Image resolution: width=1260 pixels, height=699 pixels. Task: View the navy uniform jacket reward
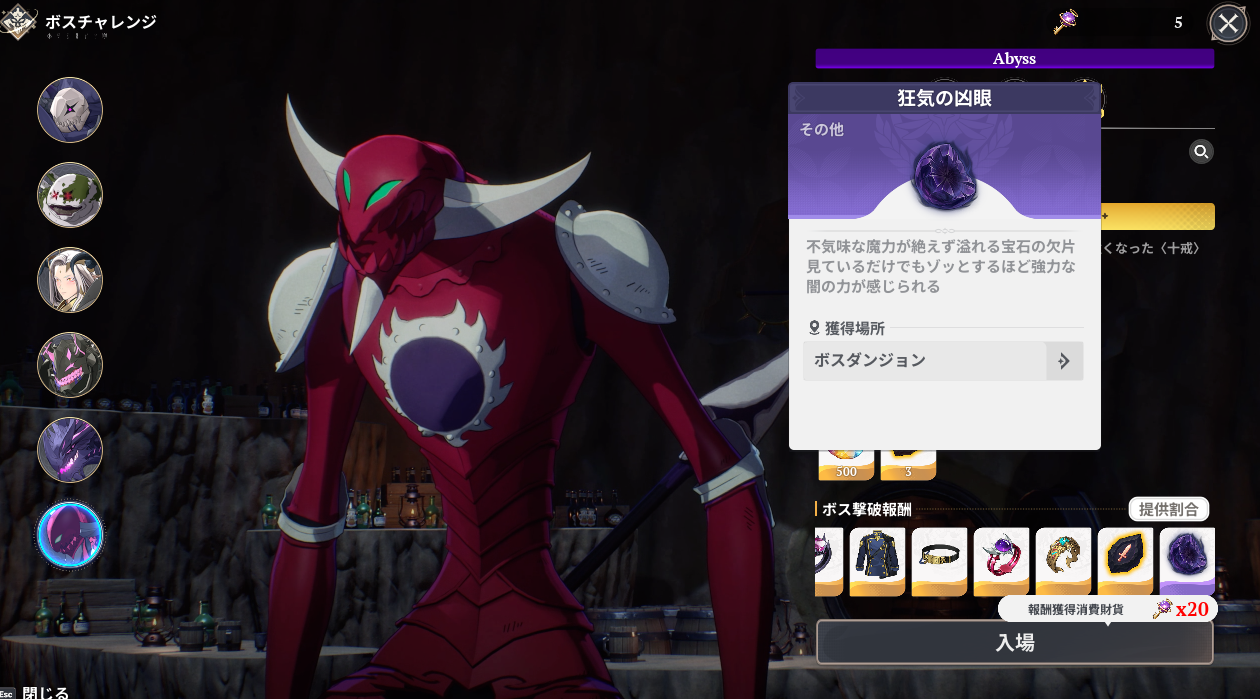[x=877, y=561]
